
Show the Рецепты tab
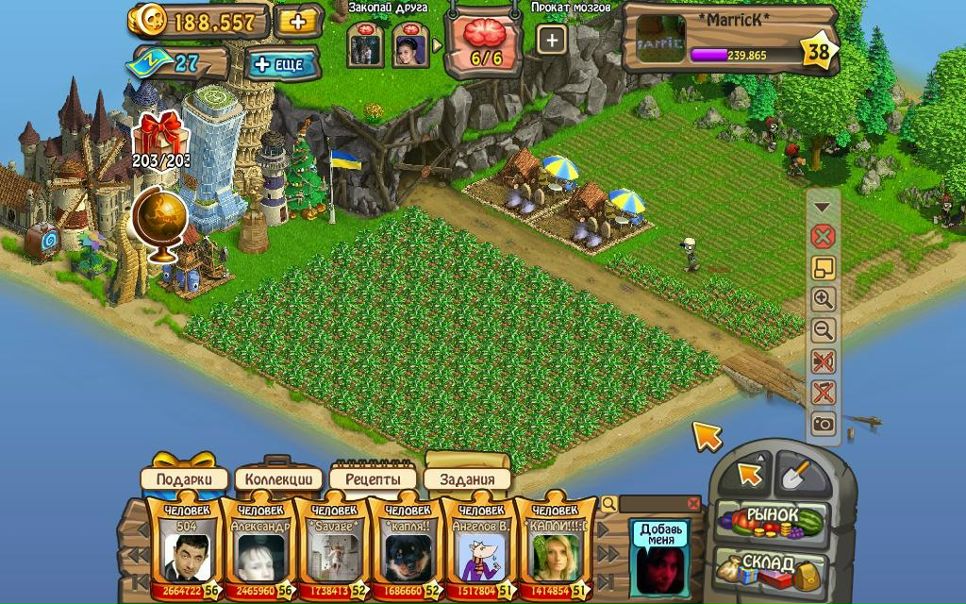click(x=372, y=479)
